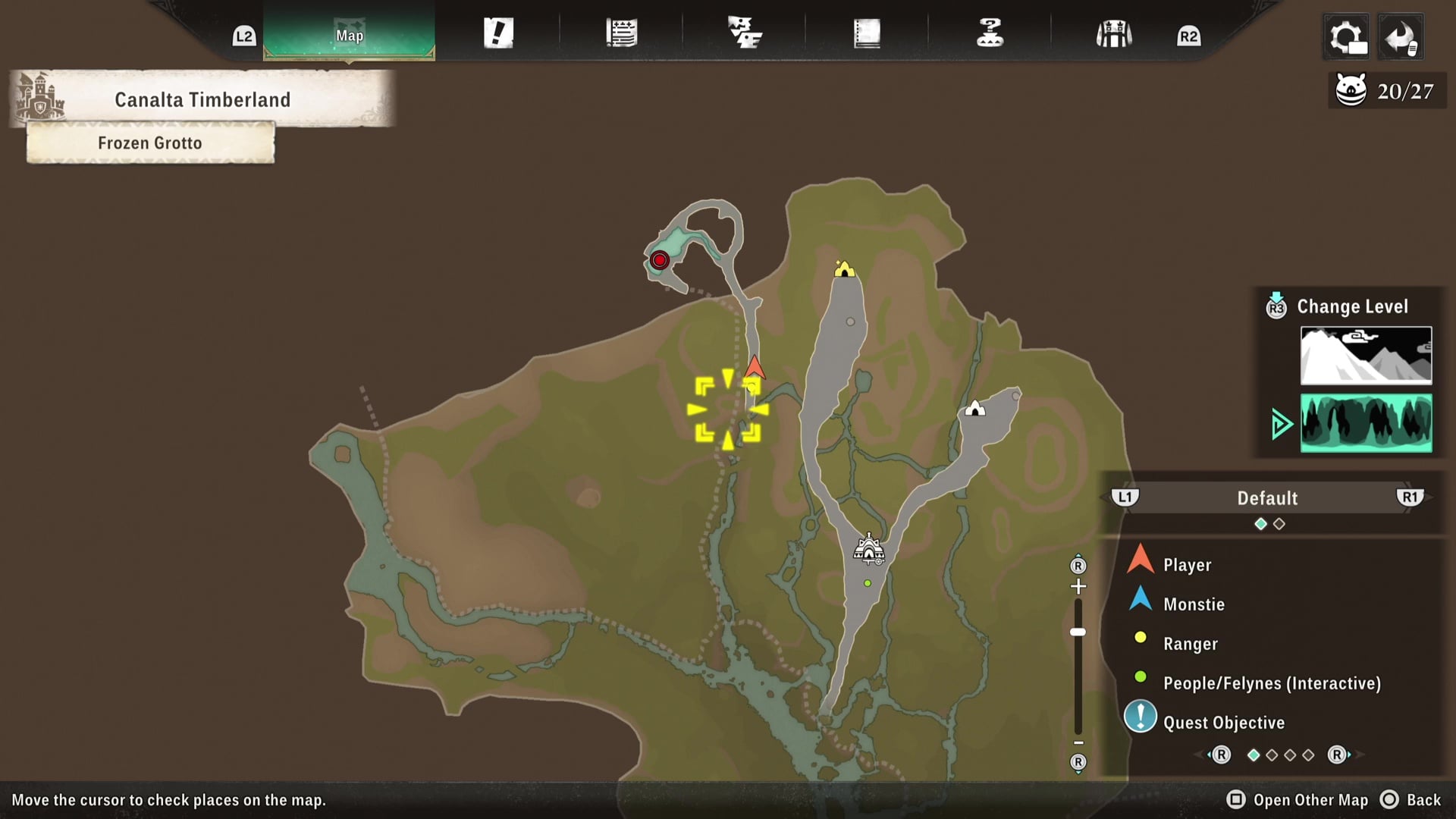This screenshot has height=819, width=1456.
Task: Open the book icon tab
Action: [867, 33]
